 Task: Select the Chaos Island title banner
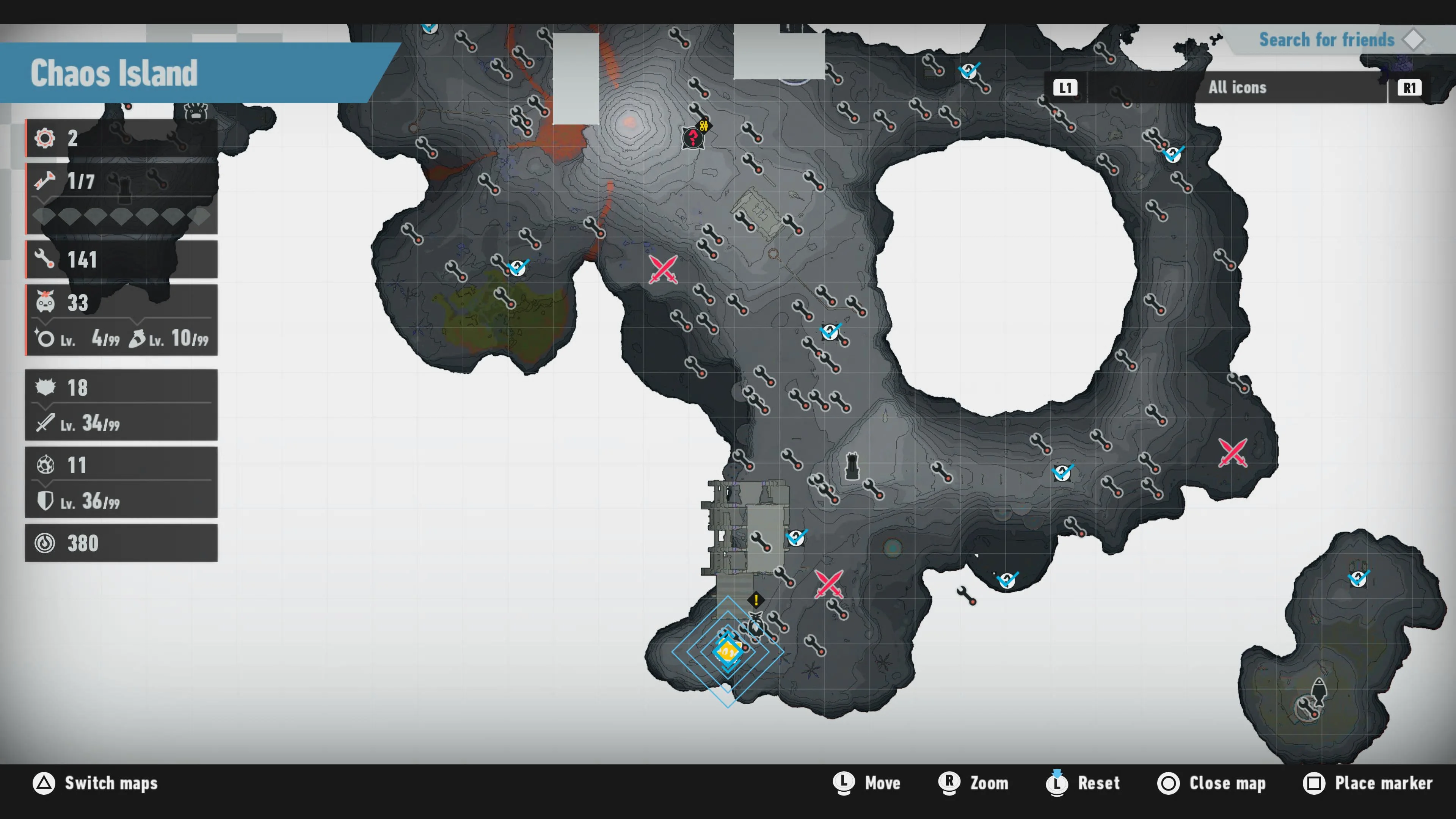tap(113, 74)
